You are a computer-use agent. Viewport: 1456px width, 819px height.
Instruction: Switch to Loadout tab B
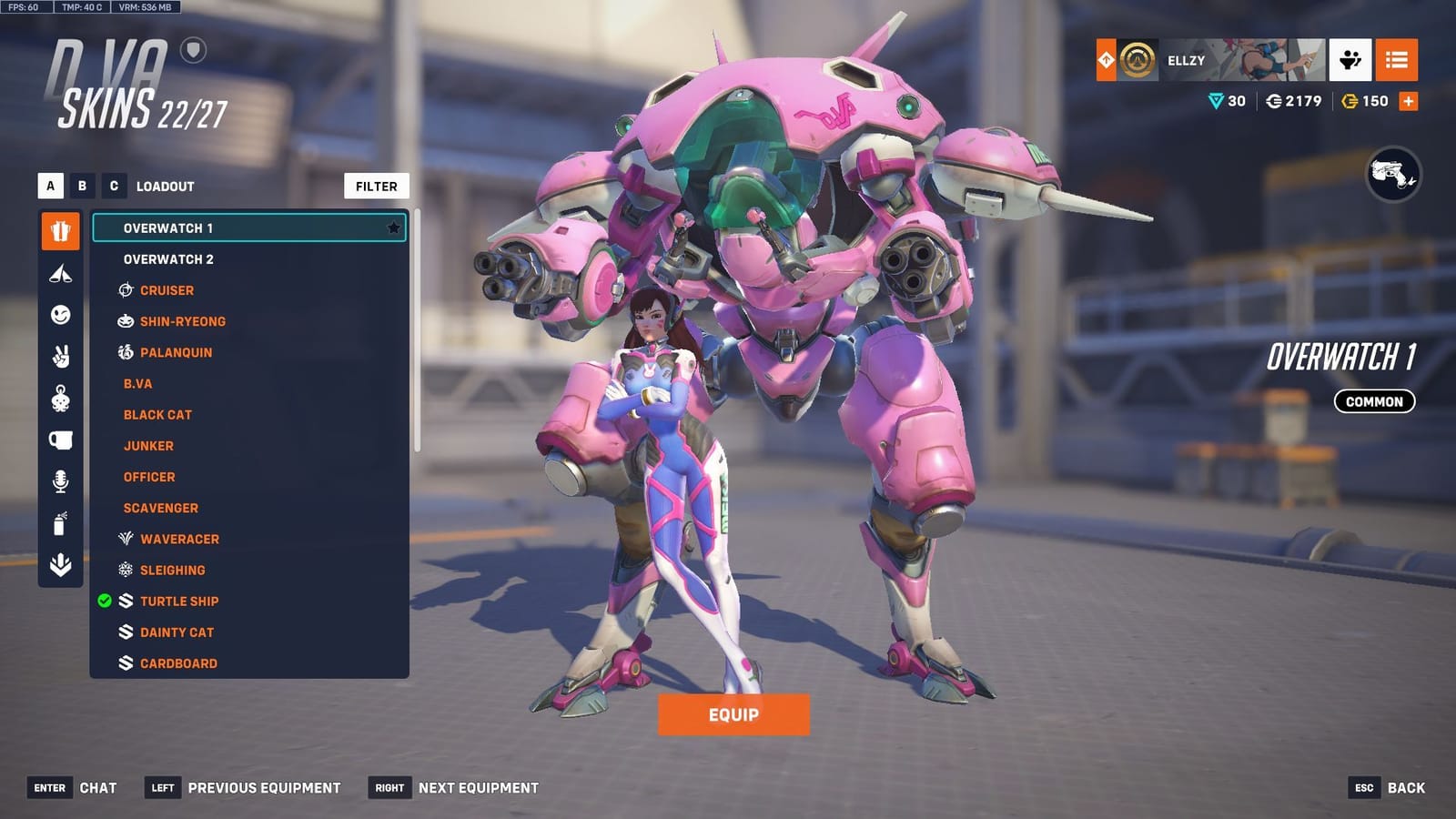[81, 186]
